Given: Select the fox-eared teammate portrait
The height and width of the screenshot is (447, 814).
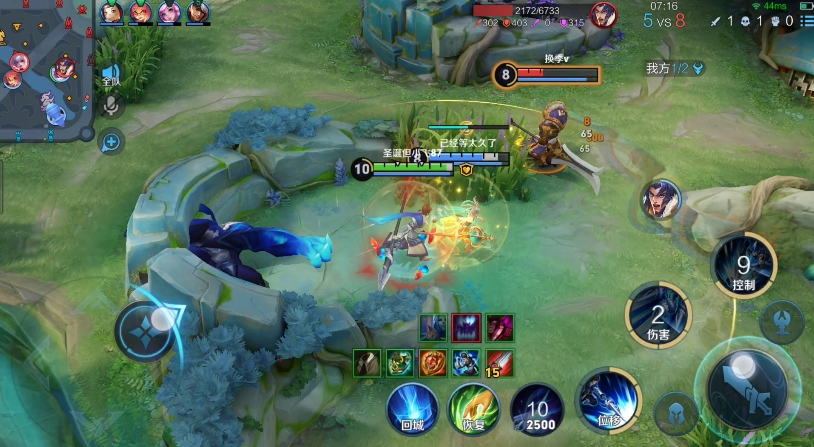Looking at the screenshot, I should click(x=141, y=13).
